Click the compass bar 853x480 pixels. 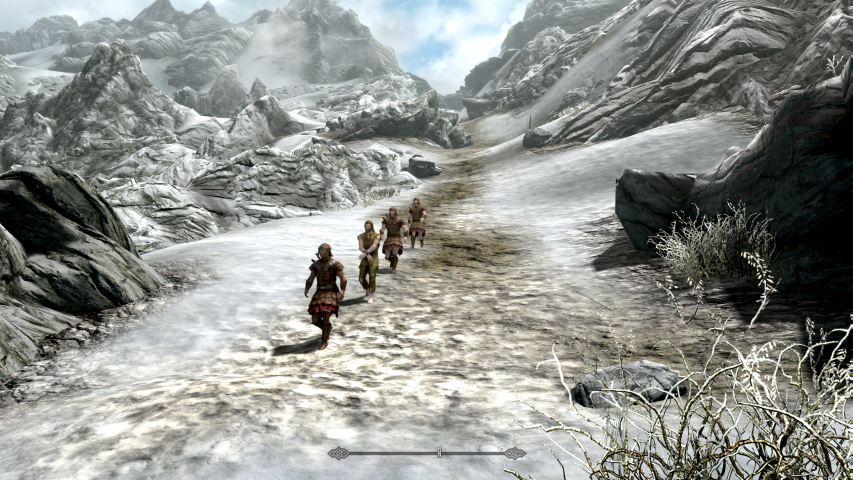click(x=427, y=453)
